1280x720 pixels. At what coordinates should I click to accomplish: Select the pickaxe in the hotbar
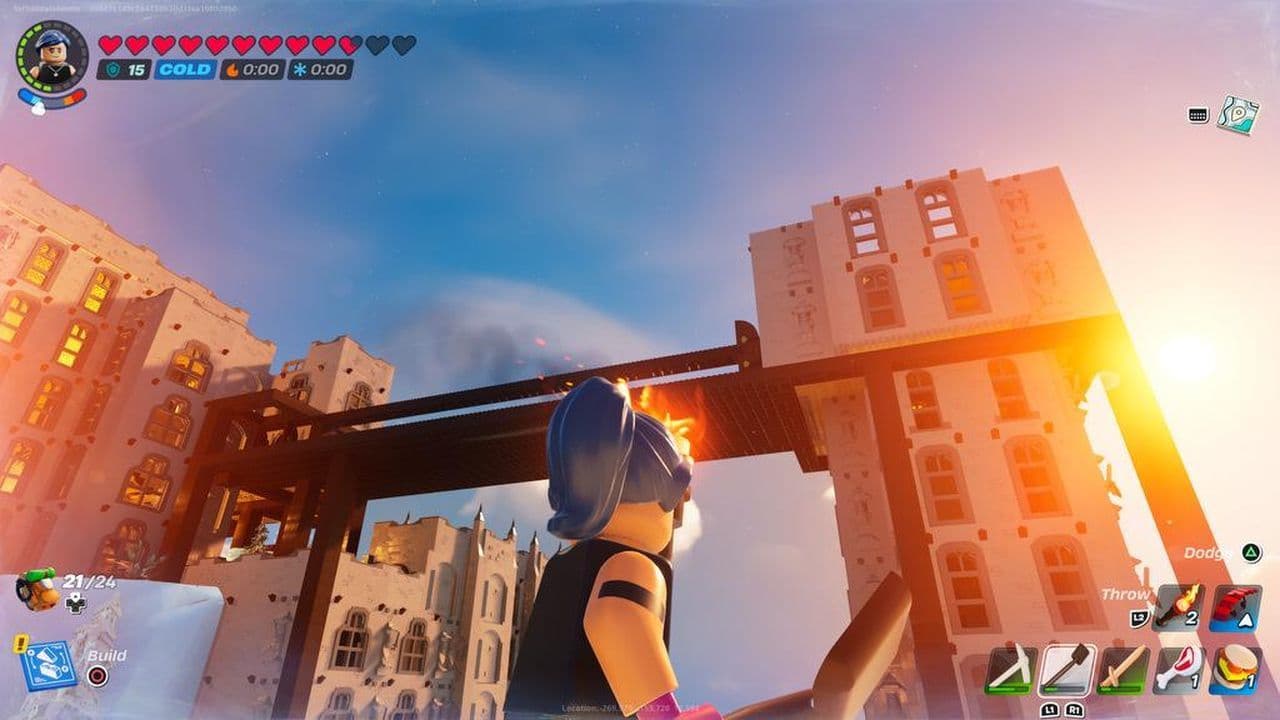click(x=1013, y=668)
